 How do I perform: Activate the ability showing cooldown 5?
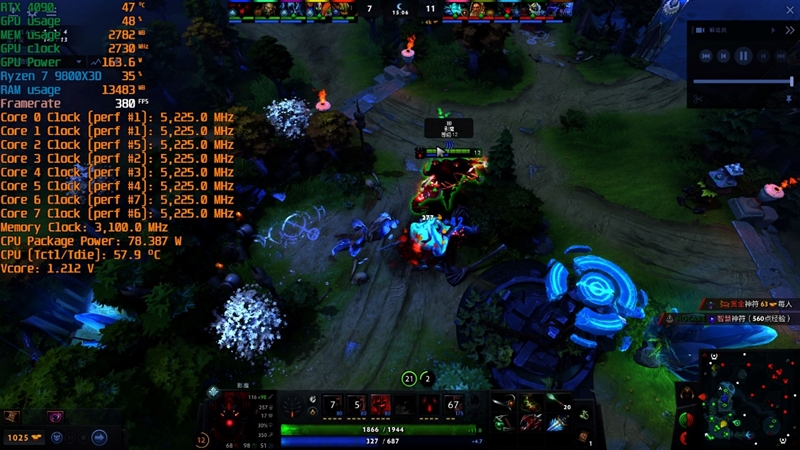tap(359, 405)
